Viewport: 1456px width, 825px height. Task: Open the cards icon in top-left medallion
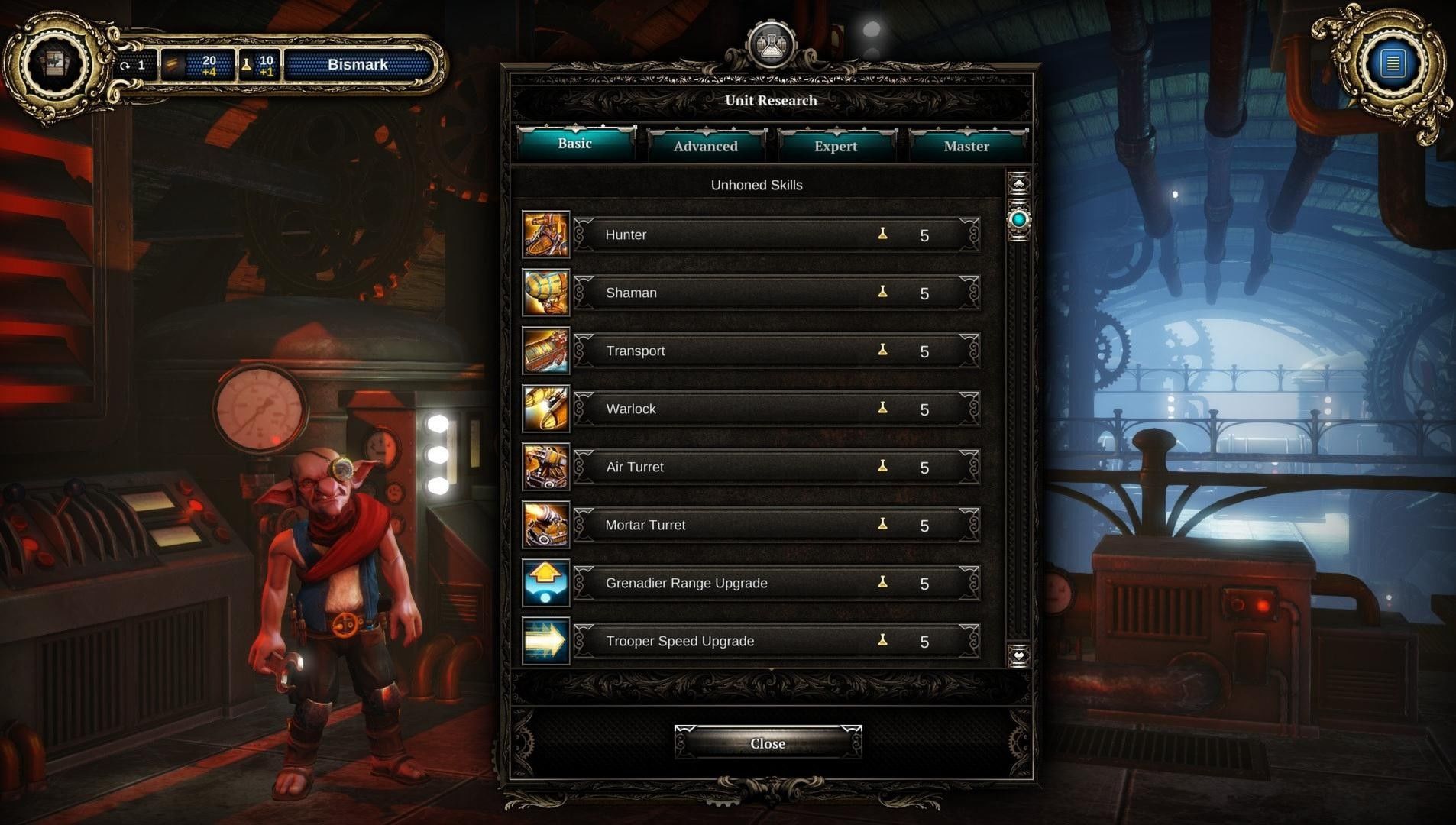click(53, 63)
